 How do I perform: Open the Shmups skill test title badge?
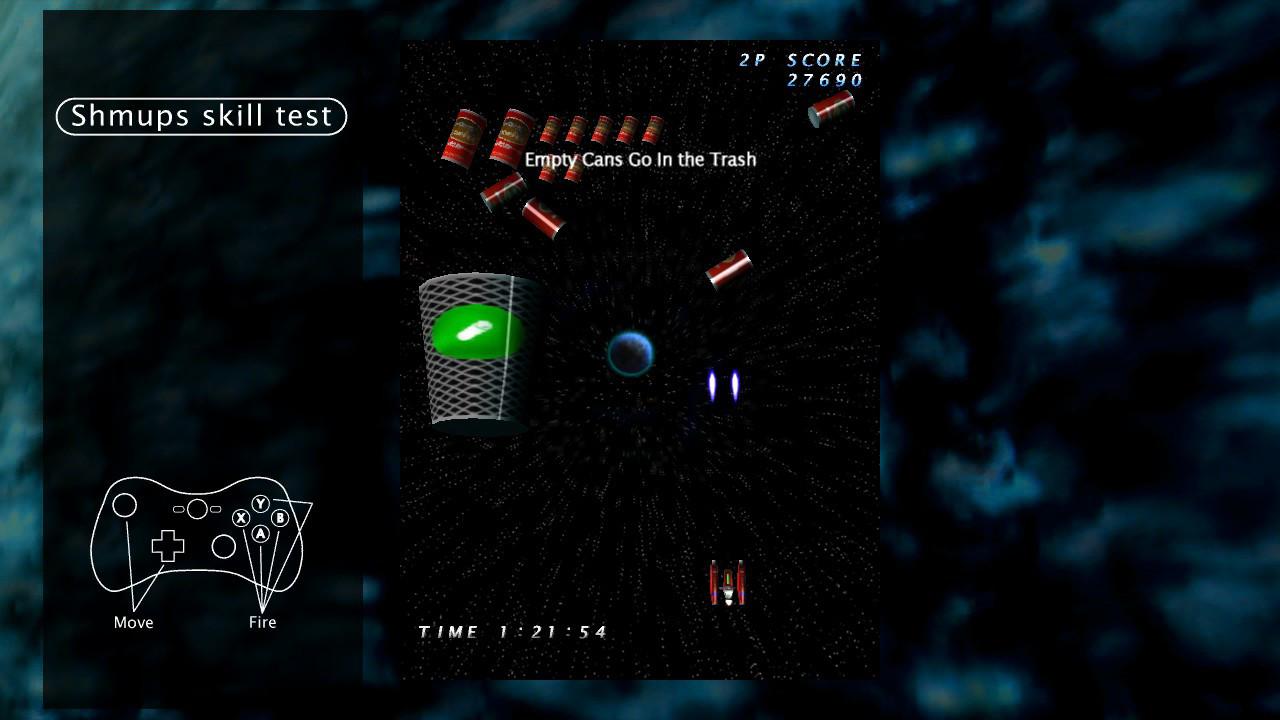pyautogui.click(x=200, y=116)
